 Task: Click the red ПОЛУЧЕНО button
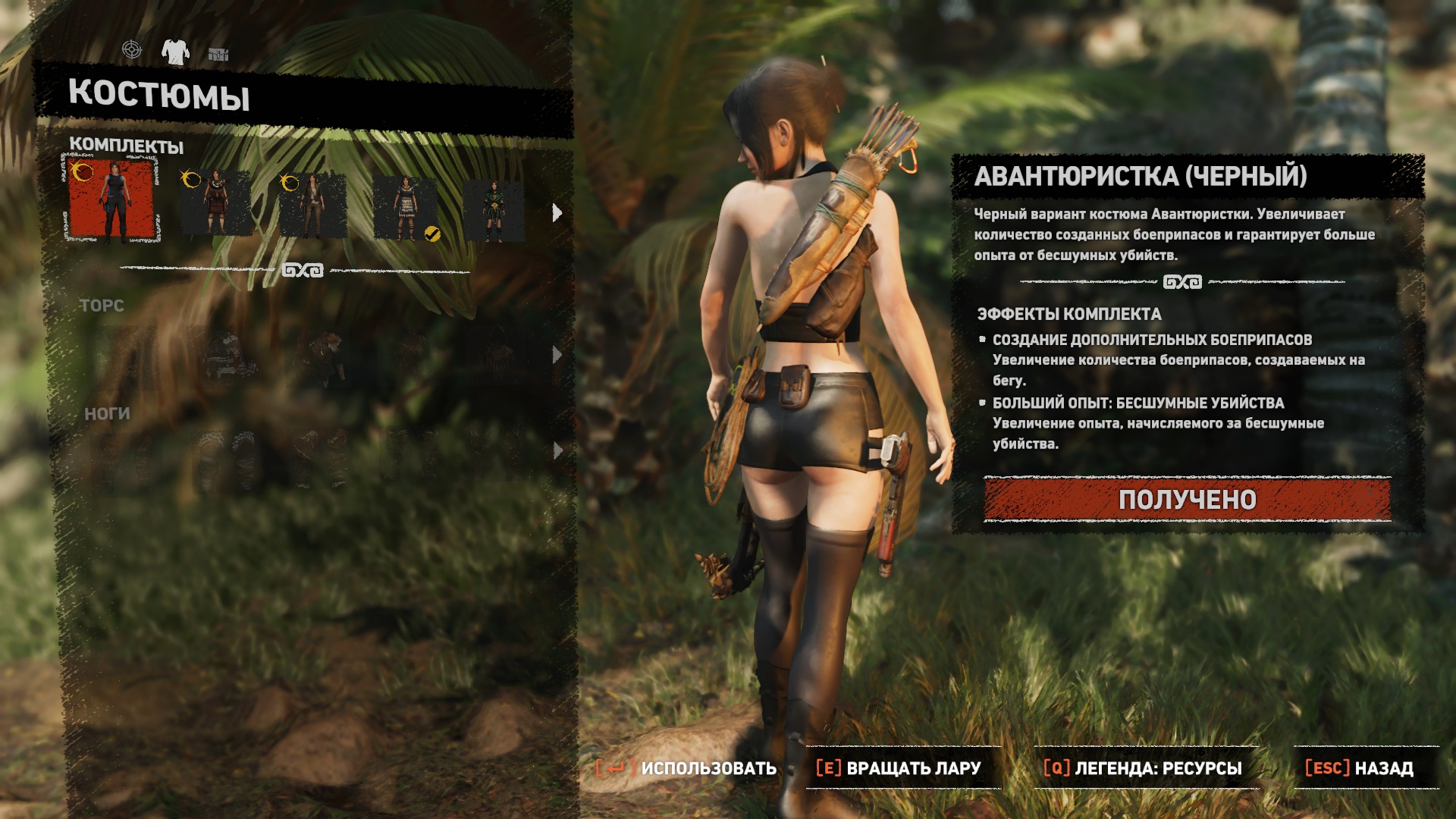(x=1187, y=500)
